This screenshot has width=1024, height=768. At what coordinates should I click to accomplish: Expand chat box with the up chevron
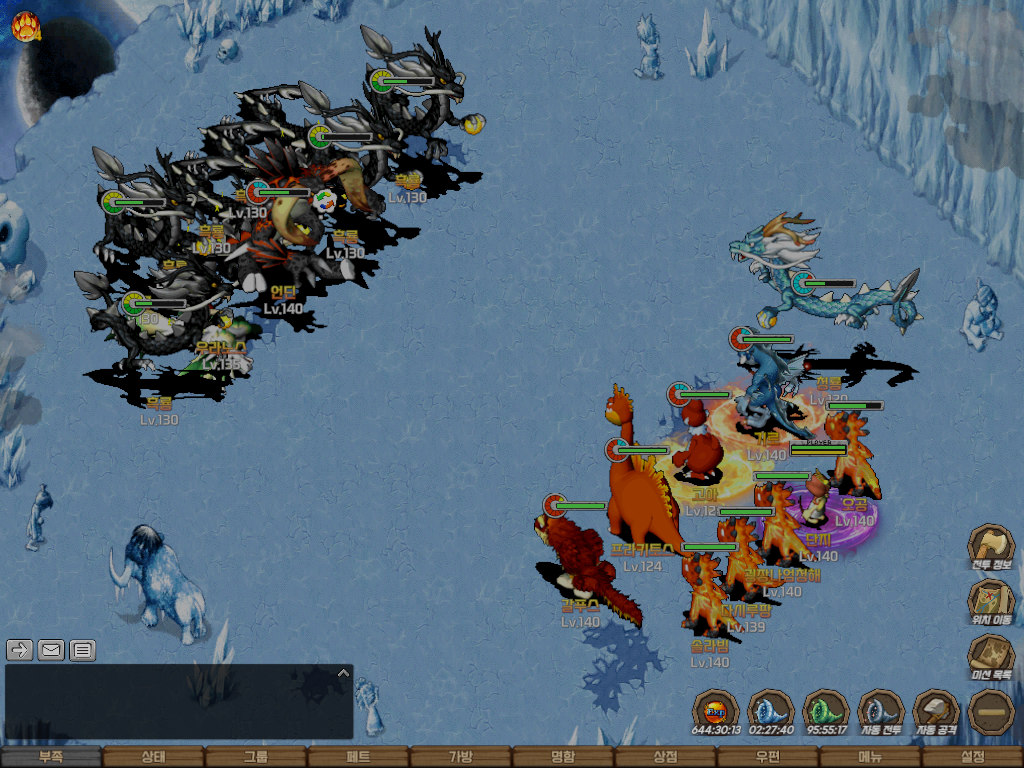click(343, 673)
